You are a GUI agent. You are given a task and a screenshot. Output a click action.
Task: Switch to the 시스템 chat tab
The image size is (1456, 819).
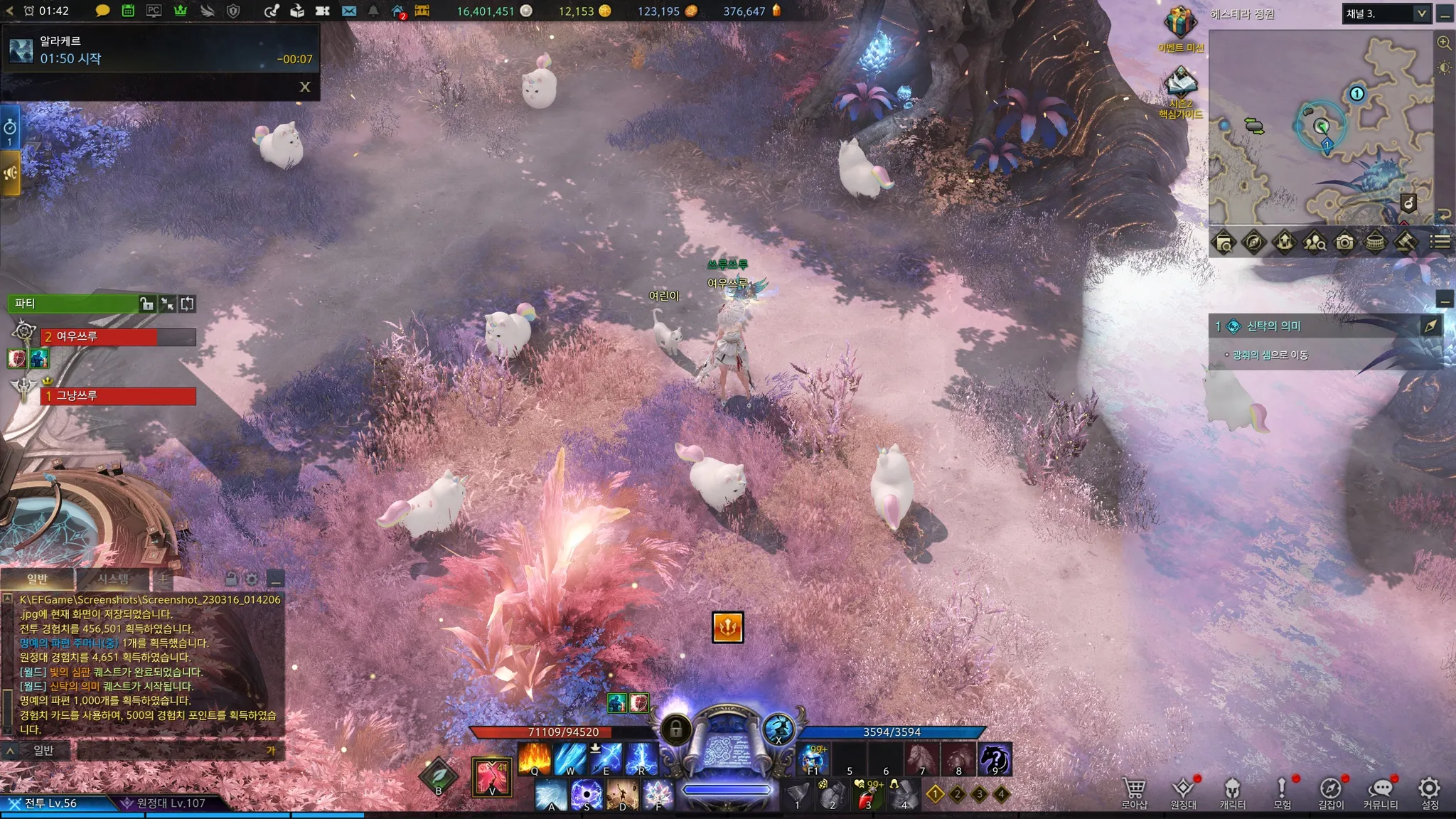pos(113,579)
